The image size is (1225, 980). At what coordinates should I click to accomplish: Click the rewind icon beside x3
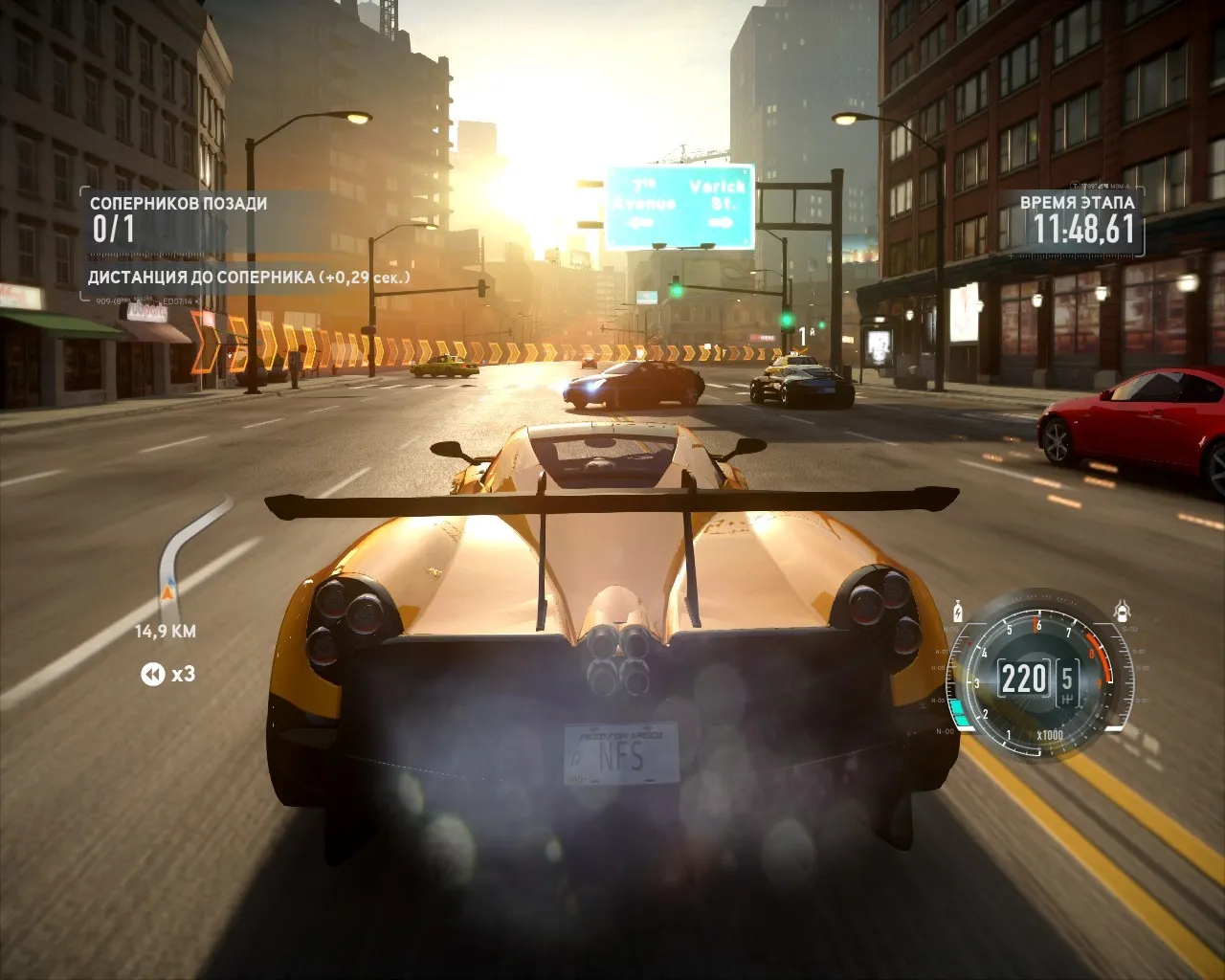(x=152, y=675)
